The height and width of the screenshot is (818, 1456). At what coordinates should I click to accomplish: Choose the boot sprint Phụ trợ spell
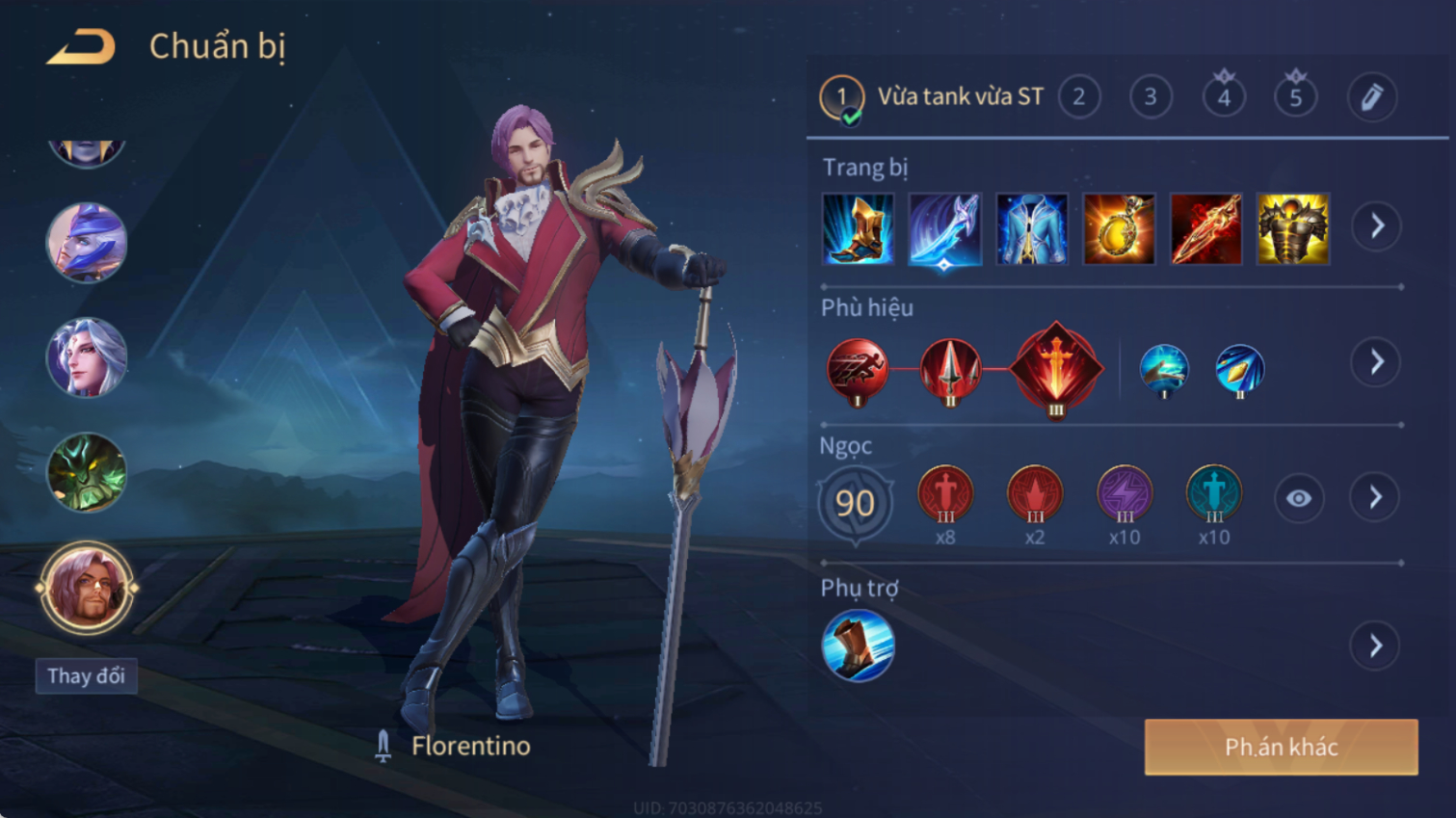click(858, 646)
